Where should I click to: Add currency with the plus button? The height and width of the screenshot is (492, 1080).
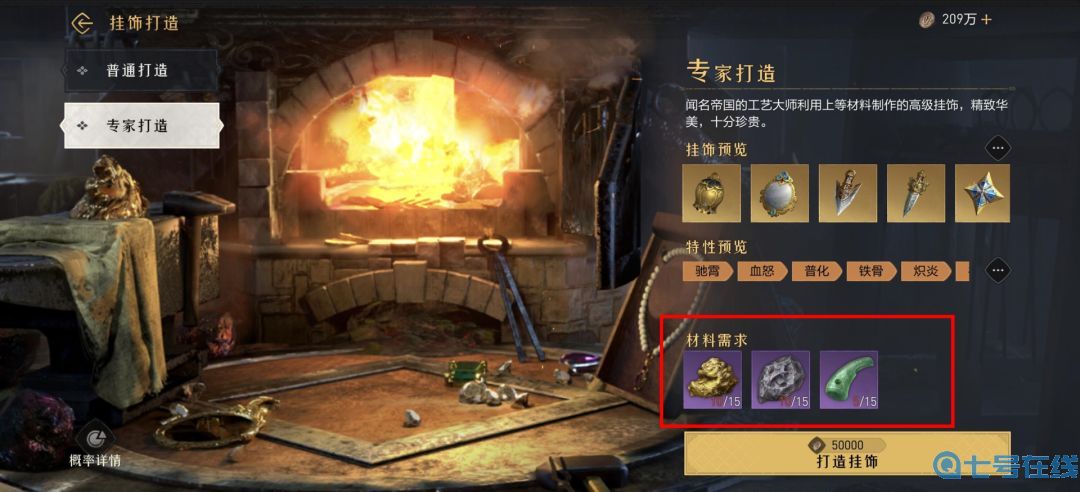pyautogui.click(x=986, y=19)
